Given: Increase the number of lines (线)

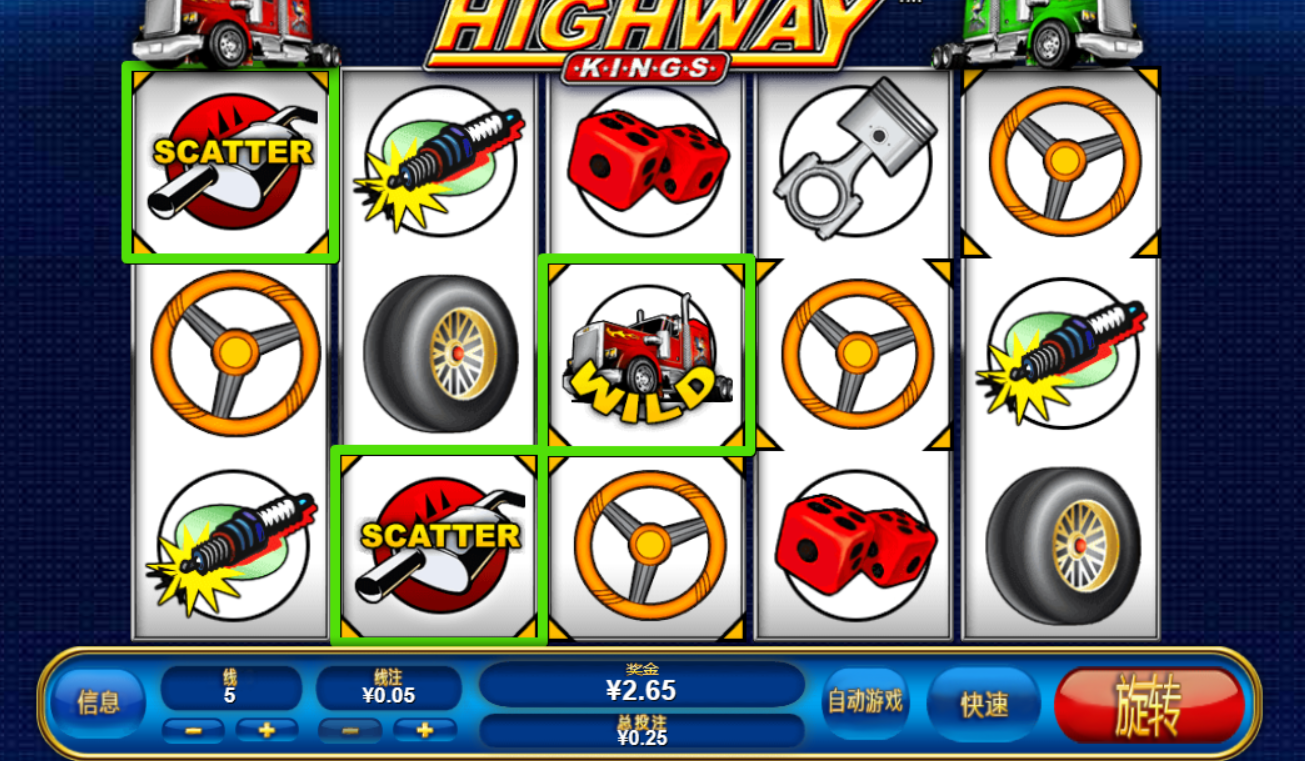Looking at the screenshot, I should 266,731.
